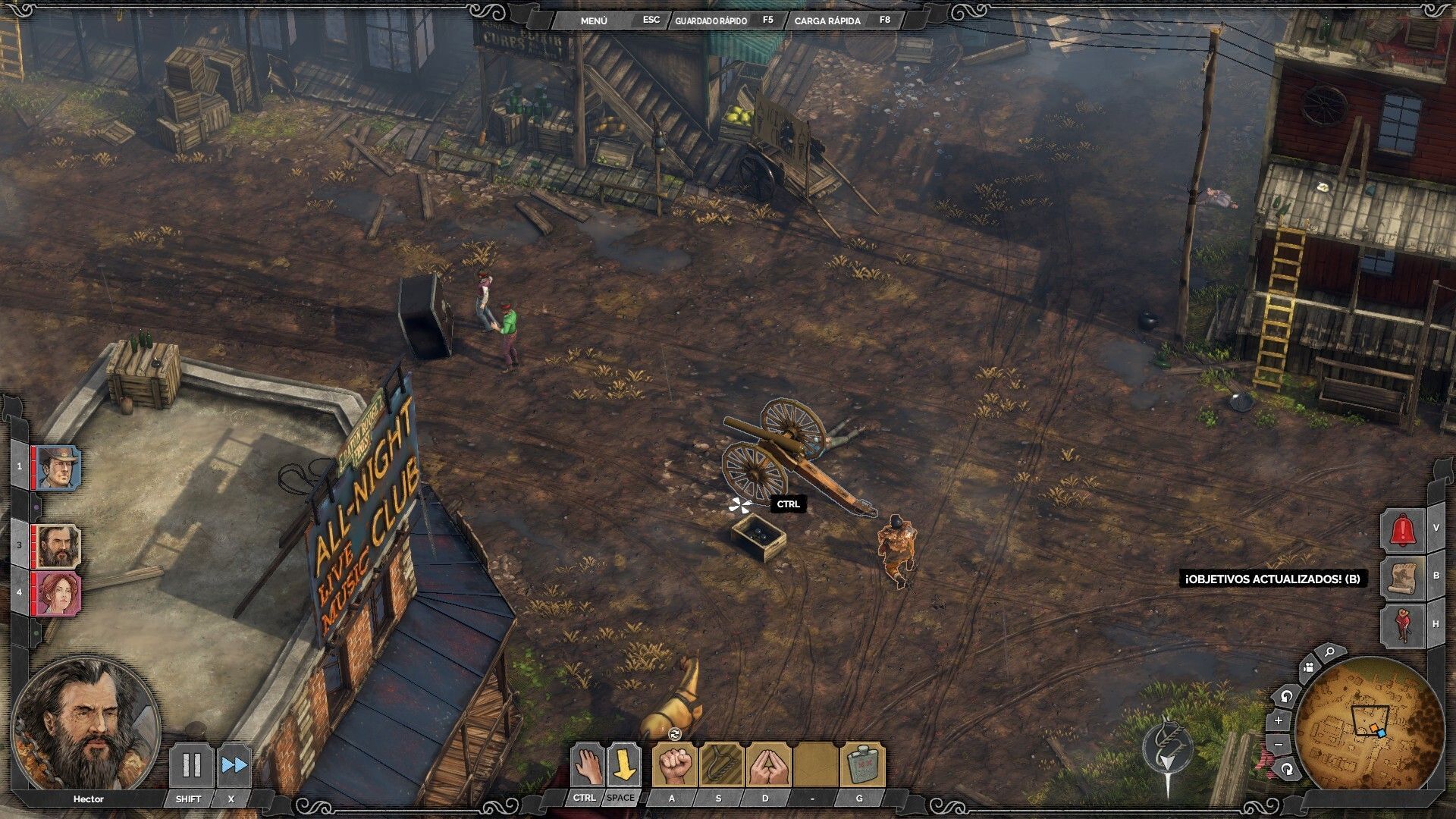Zoom in with the minimap plus button
This screenshot has width=1456, height=819.
coord(1279,720)
